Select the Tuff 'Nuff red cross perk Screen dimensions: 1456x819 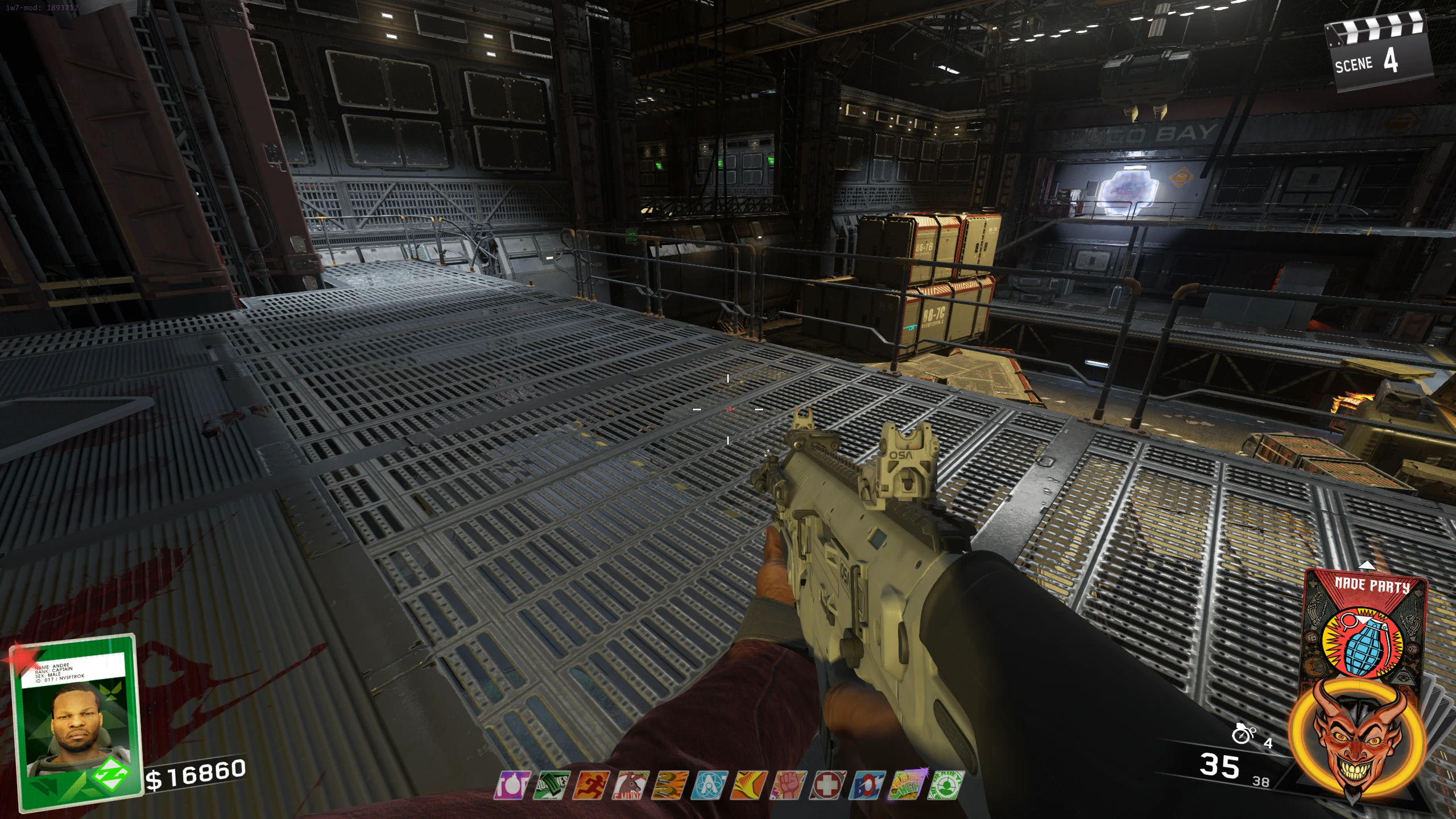pyautogui.click(x=828, y=785)
